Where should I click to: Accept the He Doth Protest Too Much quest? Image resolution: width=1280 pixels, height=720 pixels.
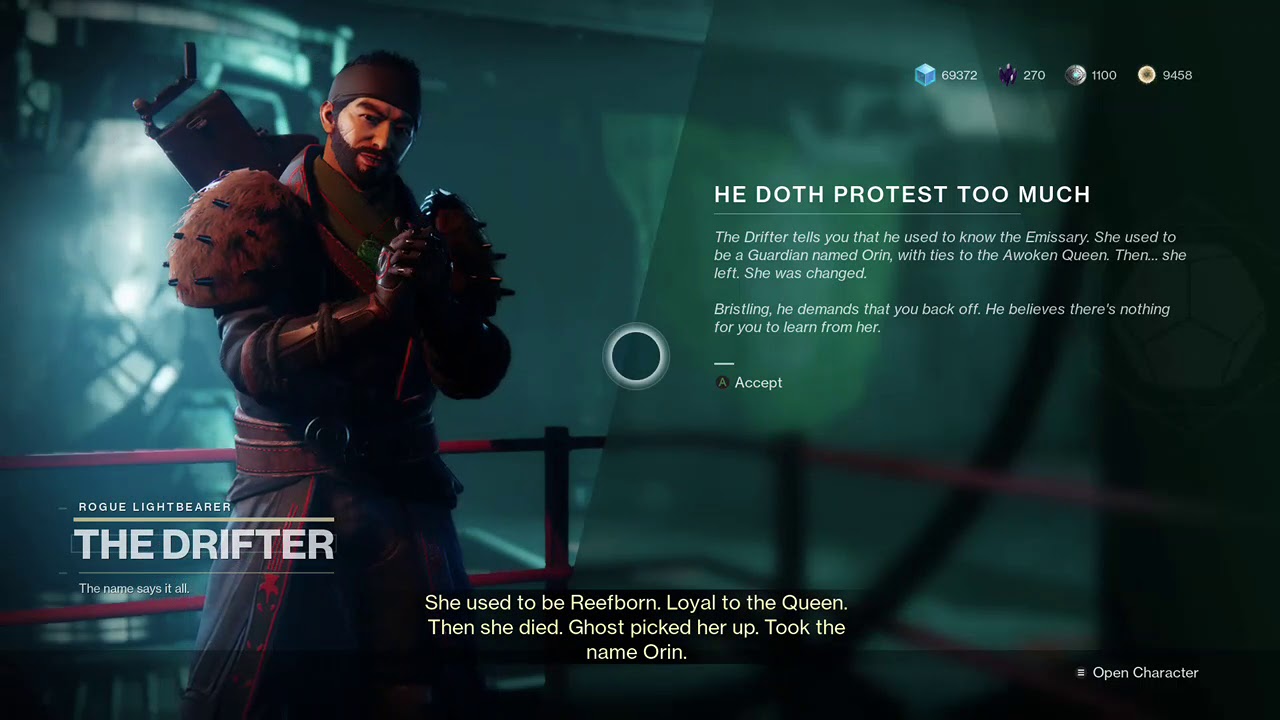(x=750, y=383)
